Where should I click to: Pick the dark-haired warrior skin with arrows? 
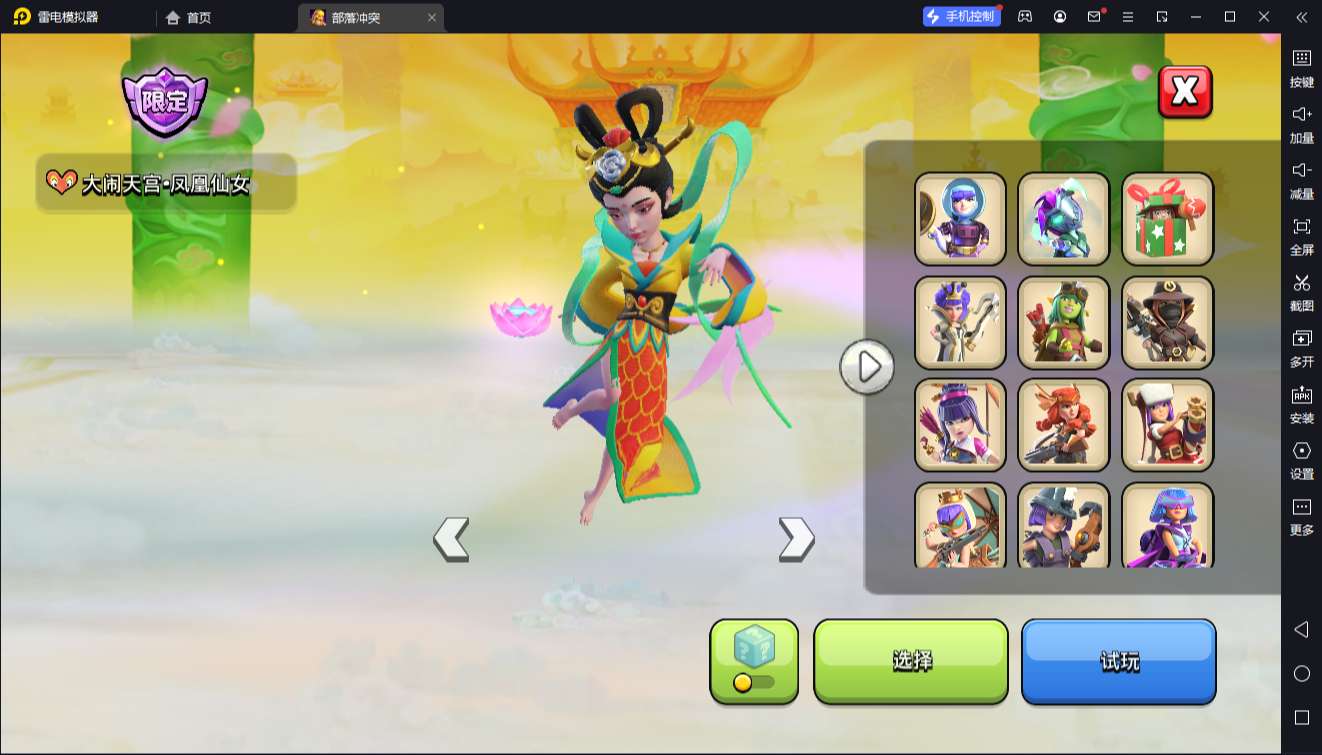point(960,425)
